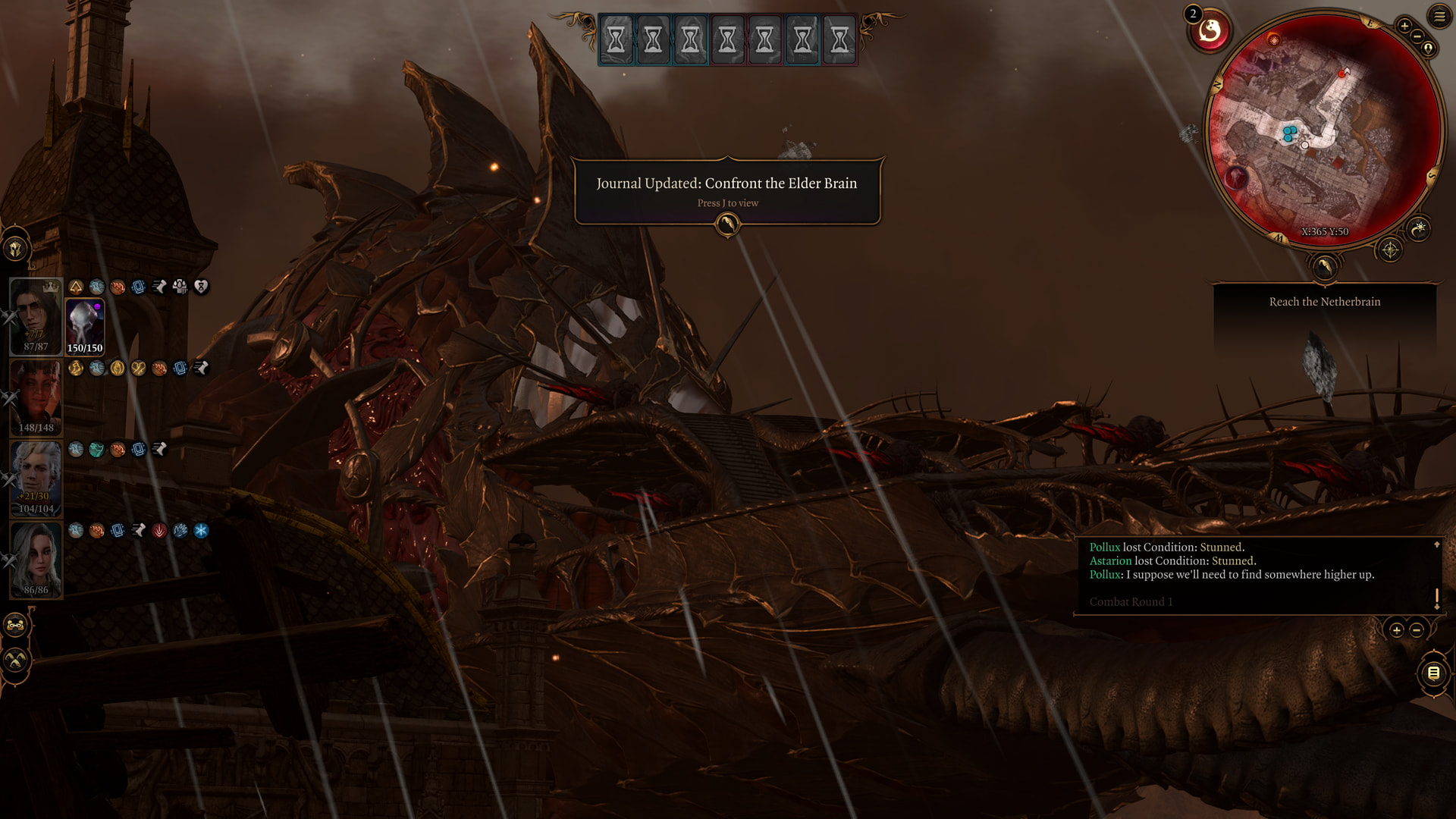This screenshot has width=1456, height=819.
Task: Zoom out on the minimap
Action: [1417, 36]
